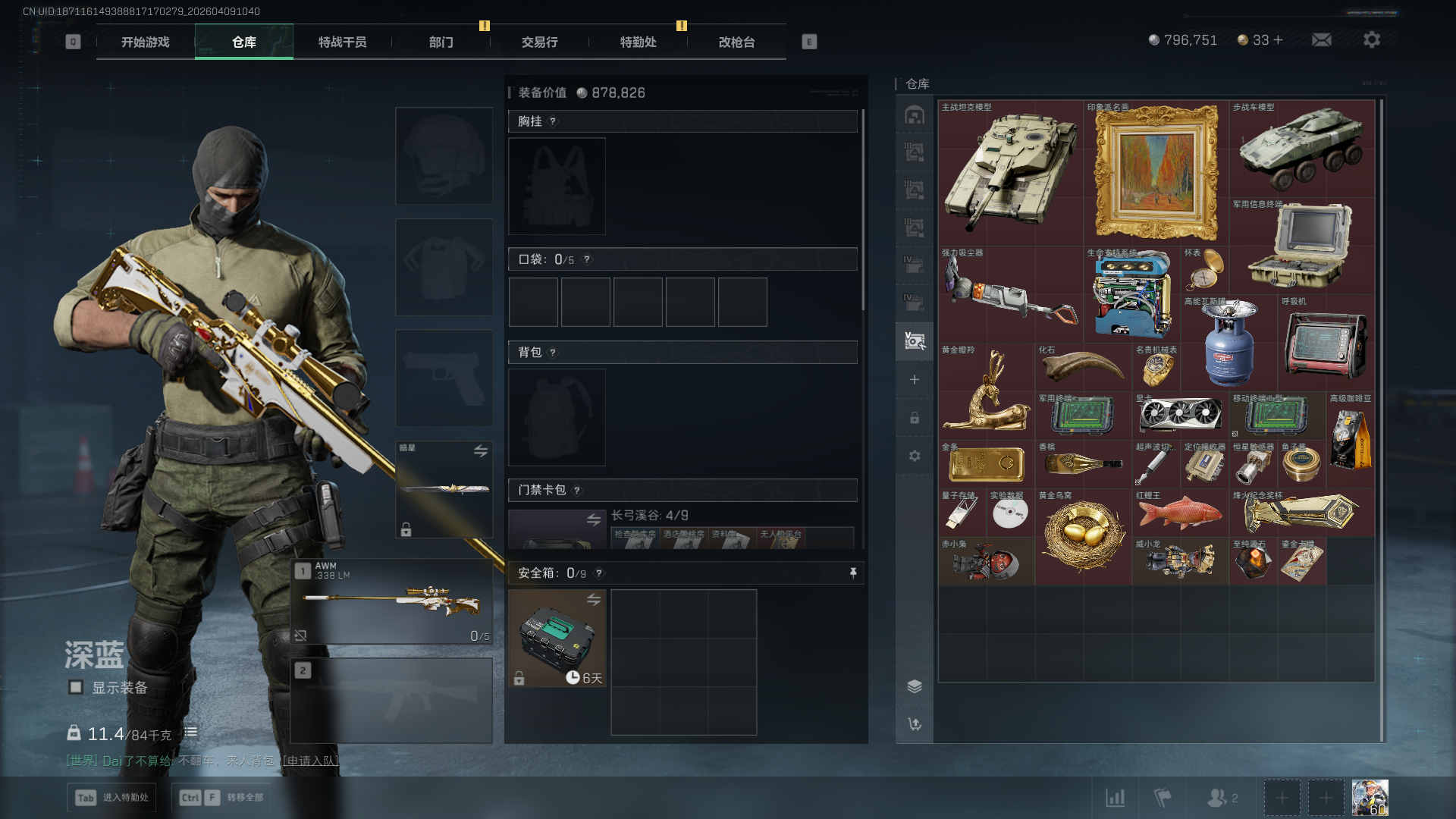Select the 主战坦克模型 tank item
The width and height of the screenshot is (1456, 819).
pyautogui.click(x=1010, y=173)
